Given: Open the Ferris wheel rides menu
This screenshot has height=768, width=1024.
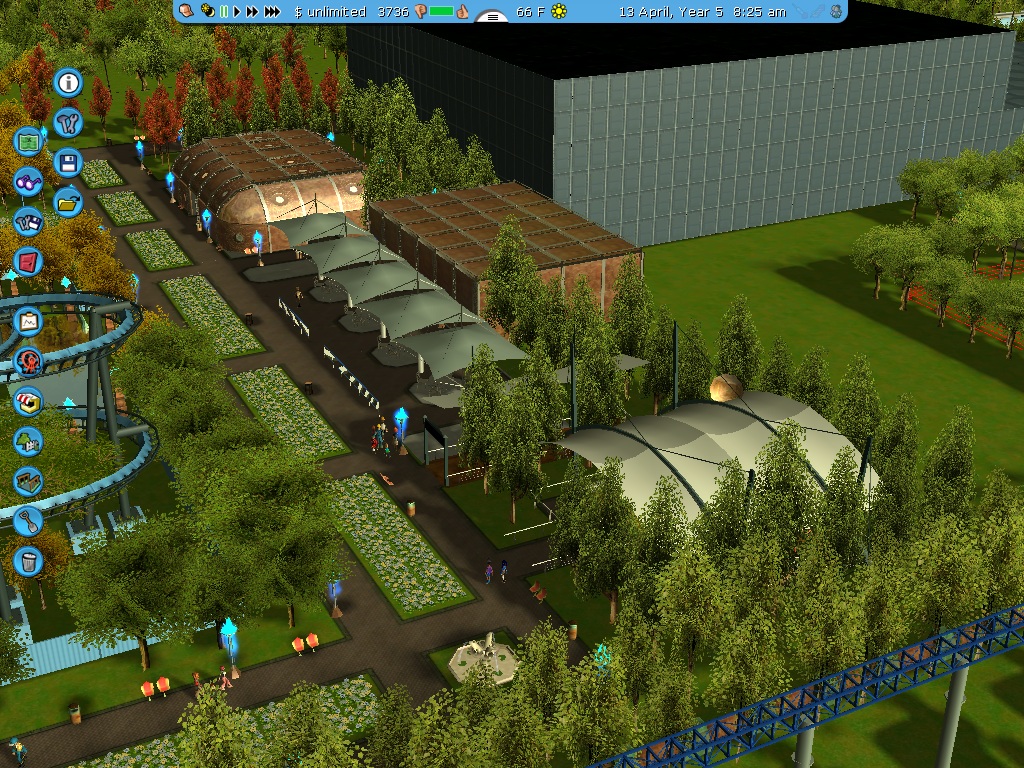Looking at the screenshot, I should coord(28,361).
